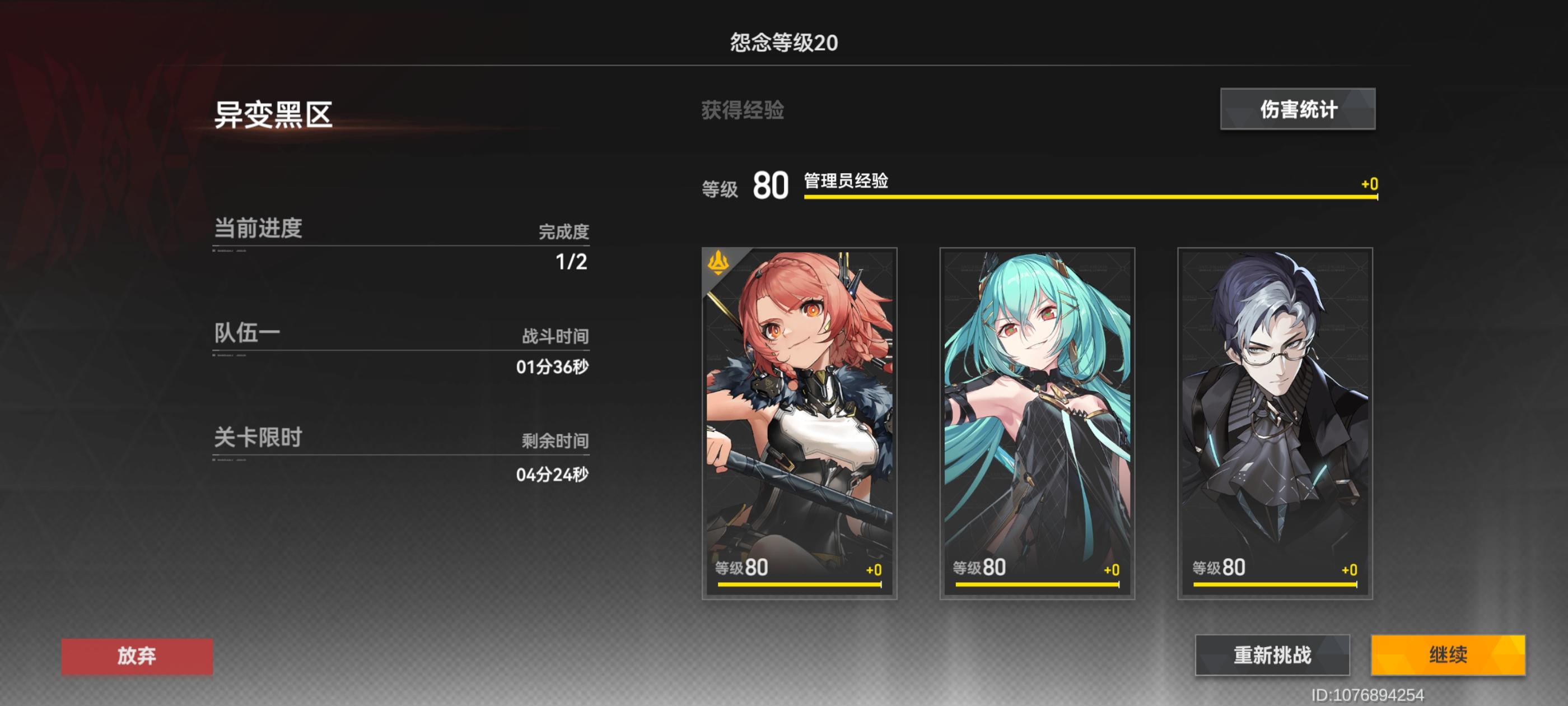Click the 怨念等级20 stage title
Image resolution: width=1568 pixels, height=706 pixels.
(784, 41)
